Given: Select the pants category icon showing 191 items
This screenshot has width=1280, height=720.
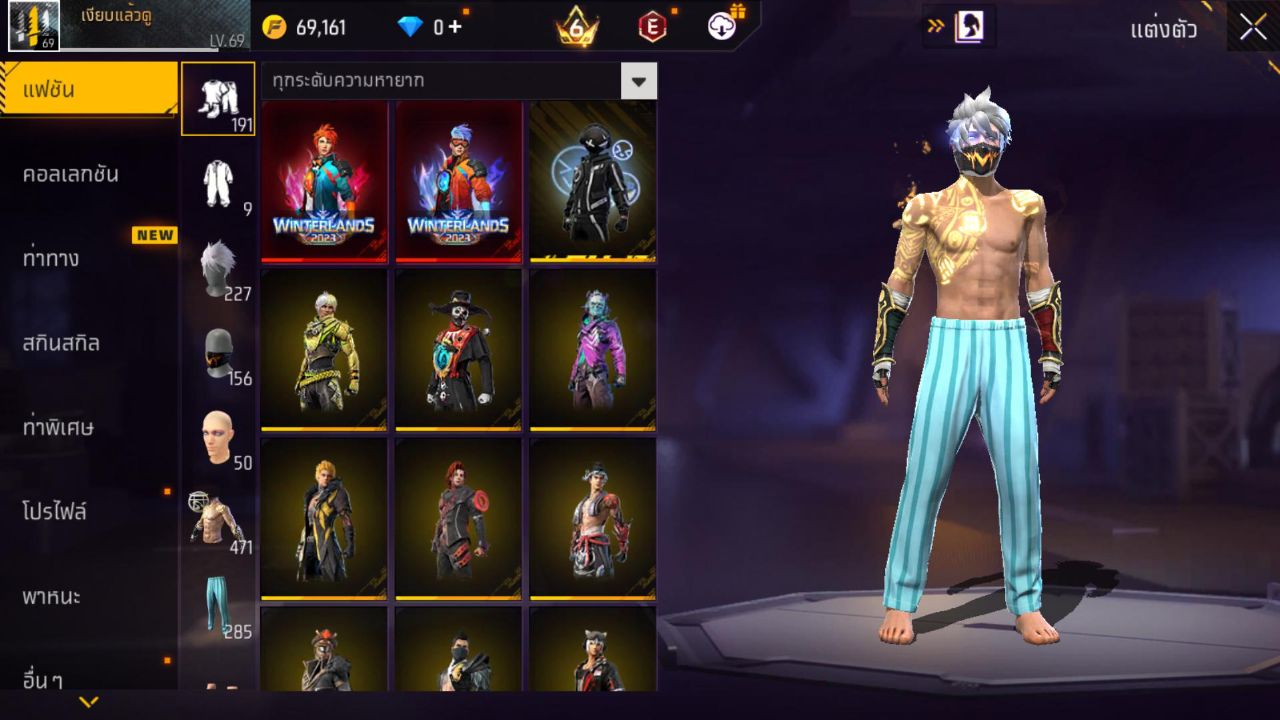Looking at the screenshot, I should point(218,100).
